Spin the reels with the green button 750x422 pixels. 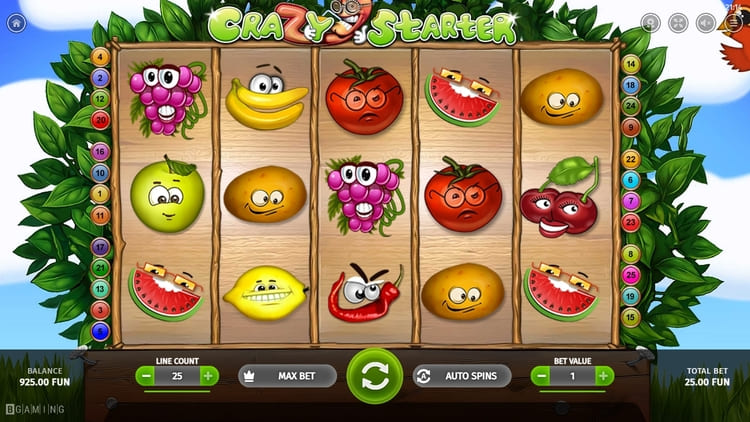(x=374, y=376)
